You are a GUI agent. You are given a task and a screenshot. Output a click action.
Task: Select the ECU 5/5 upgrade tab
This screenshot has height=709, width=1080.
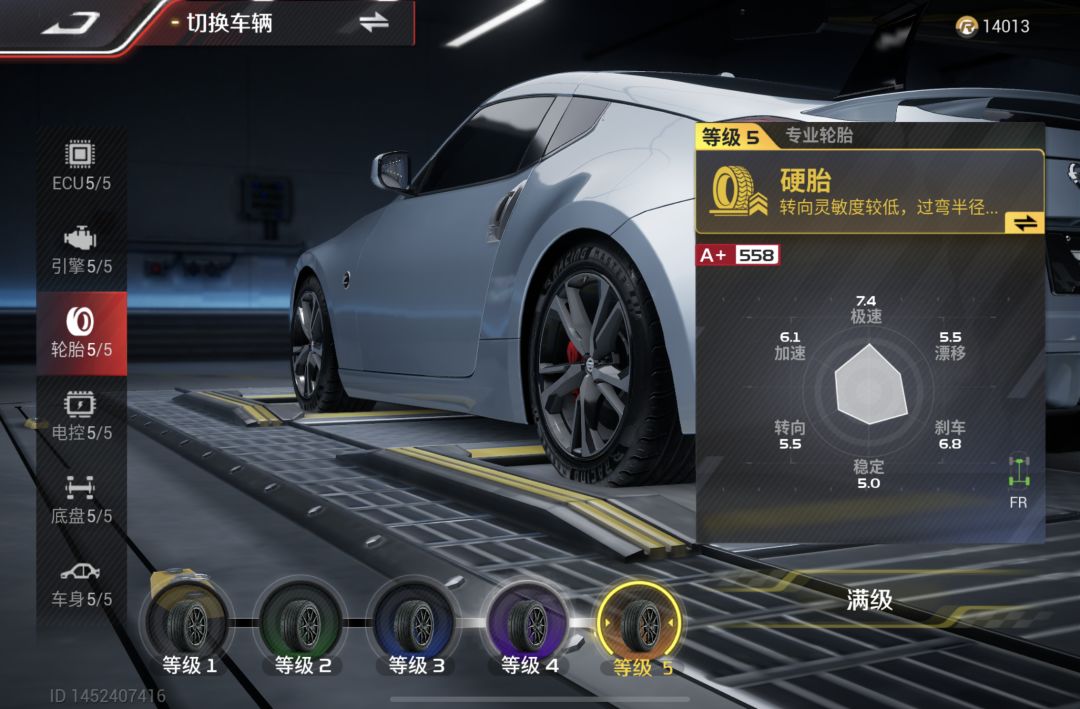click(x=82, y=167)
